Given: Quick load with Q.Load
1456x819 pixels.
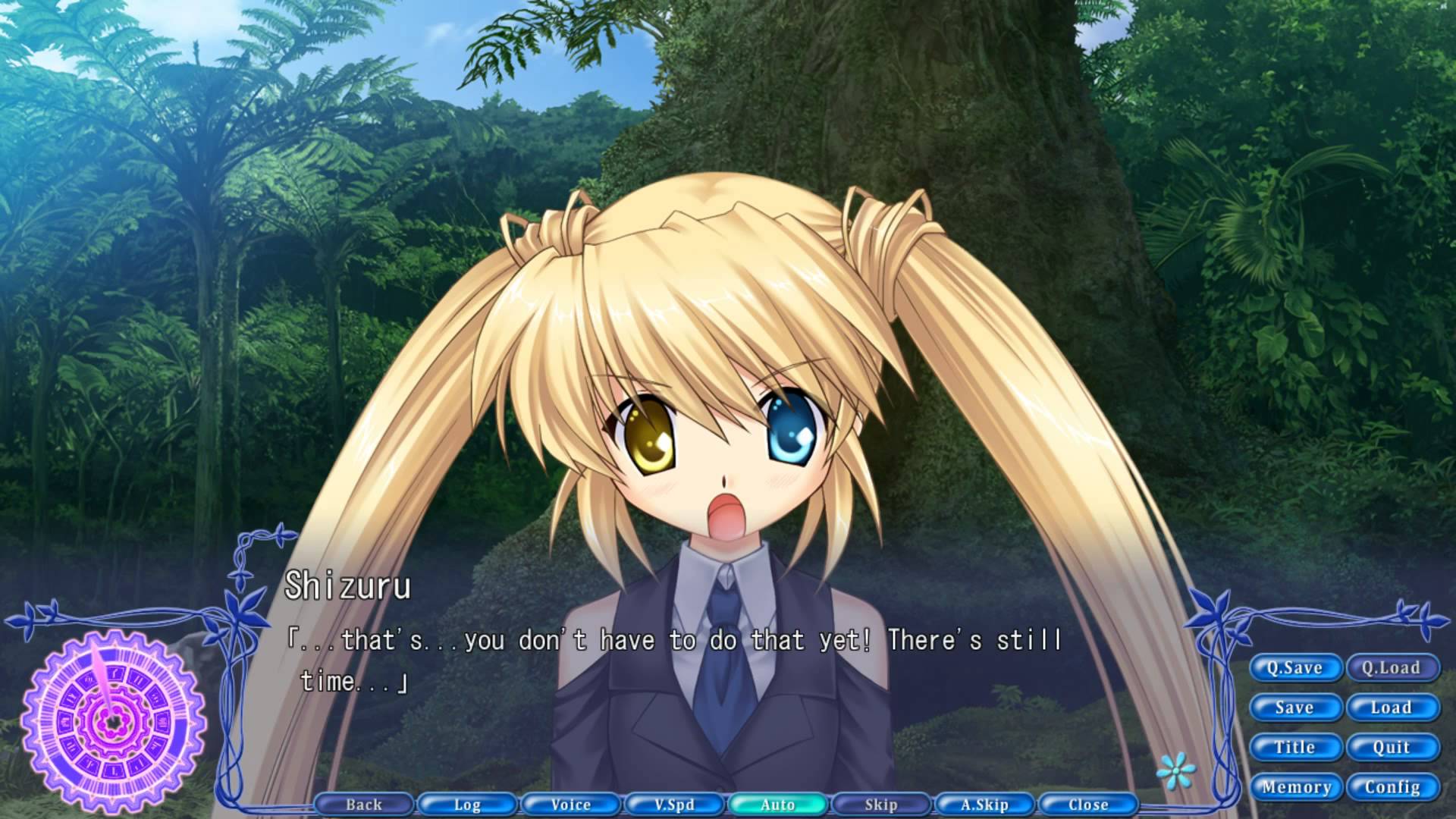Looking at the screenshot, I should 1391,668.
